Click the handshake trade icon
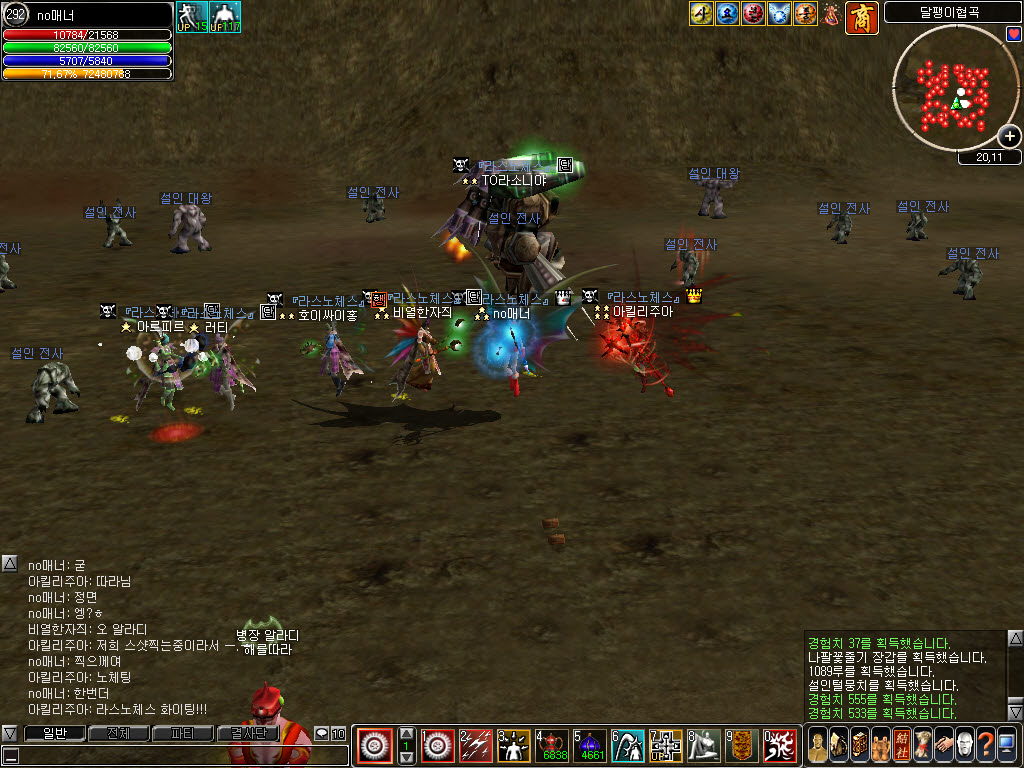Viewport: 1024px width, 768px height. click(x=944, y=746)
